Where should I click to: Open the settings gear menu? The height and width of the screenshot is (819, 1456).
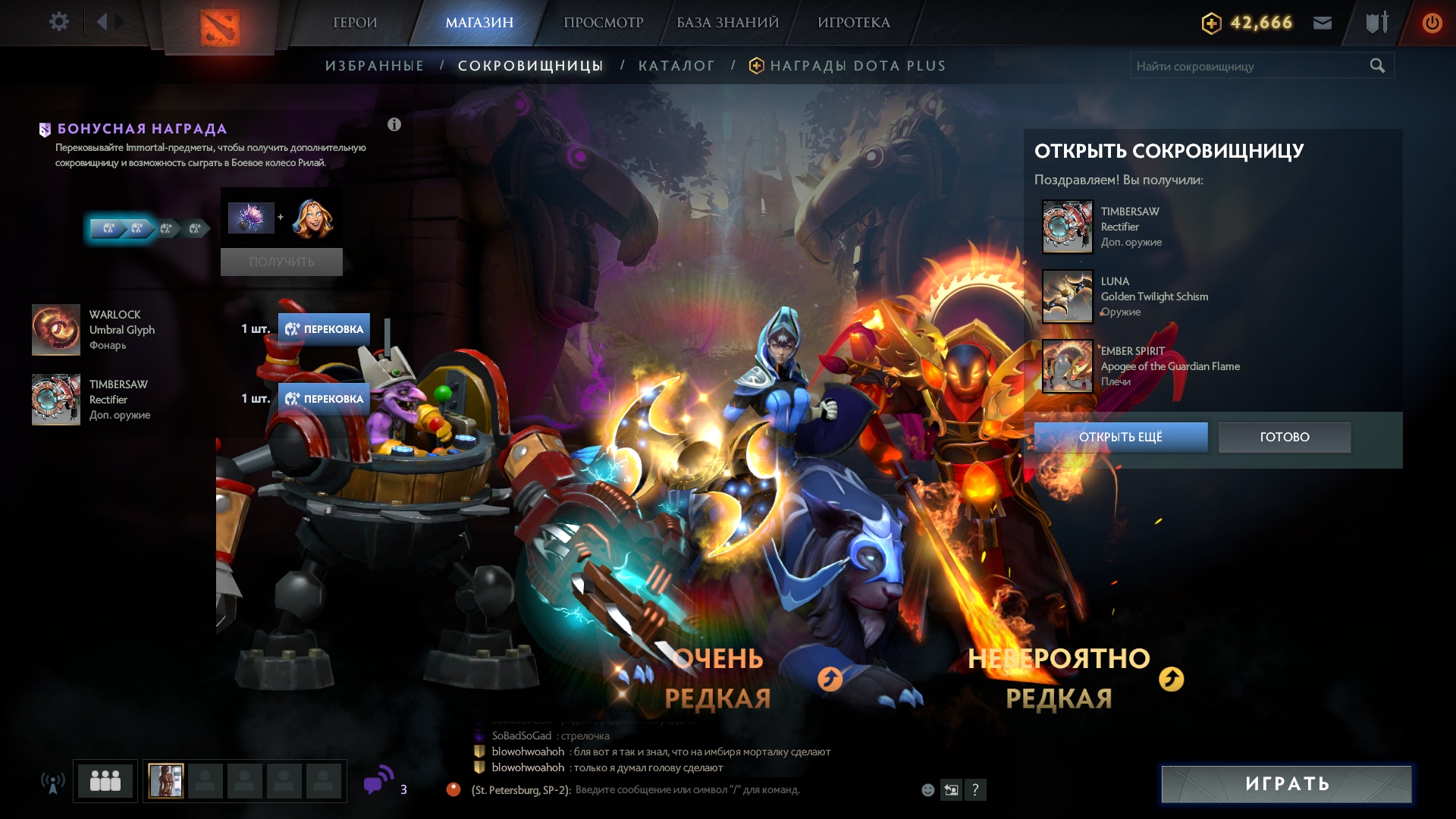58,22
